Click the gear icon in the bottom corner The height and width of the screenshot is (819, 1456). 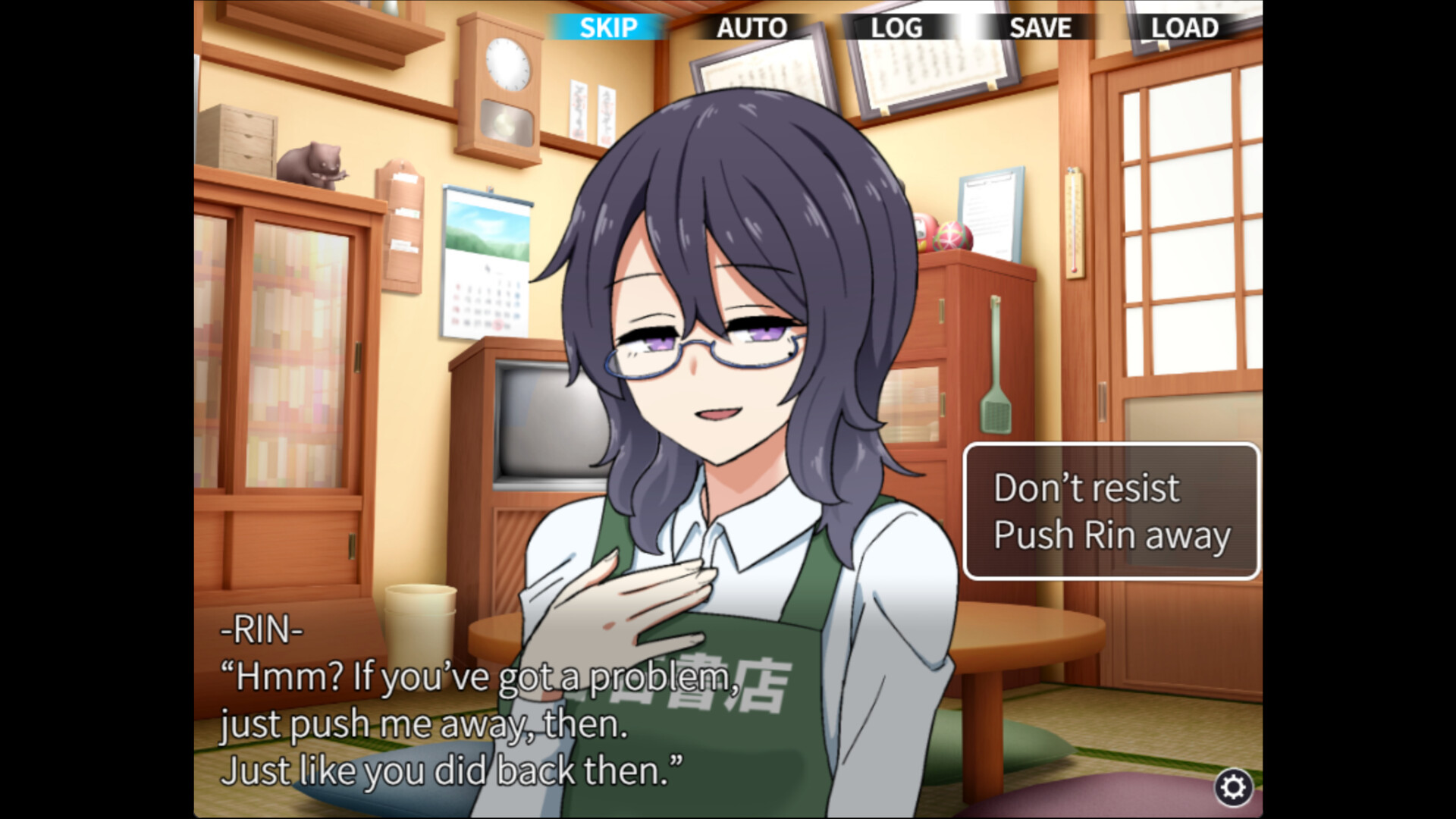point(1235,789)
